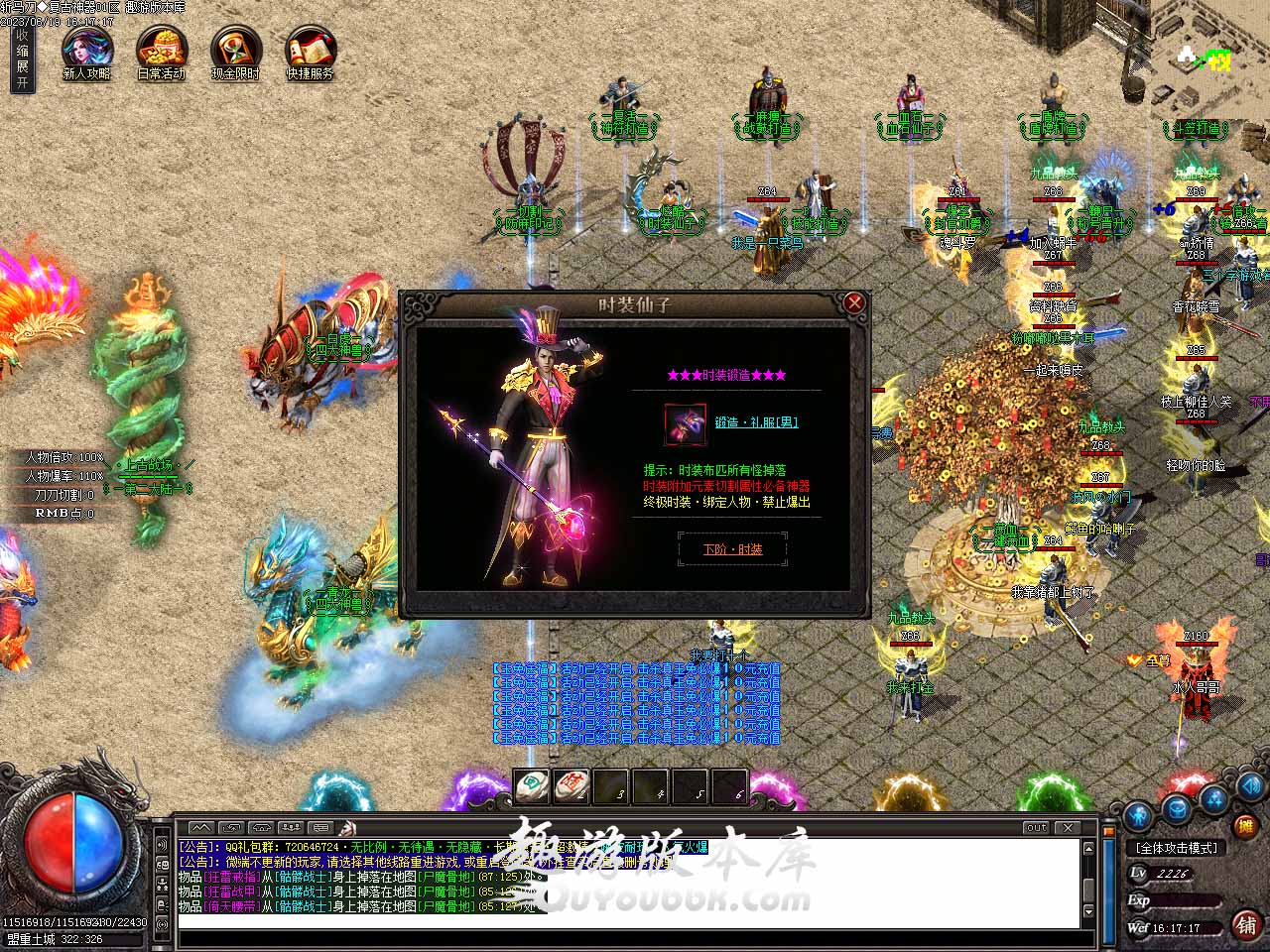Toggle the 全体攻击模式 attack mode
1270x952 pixels.
click(1178, 848)
